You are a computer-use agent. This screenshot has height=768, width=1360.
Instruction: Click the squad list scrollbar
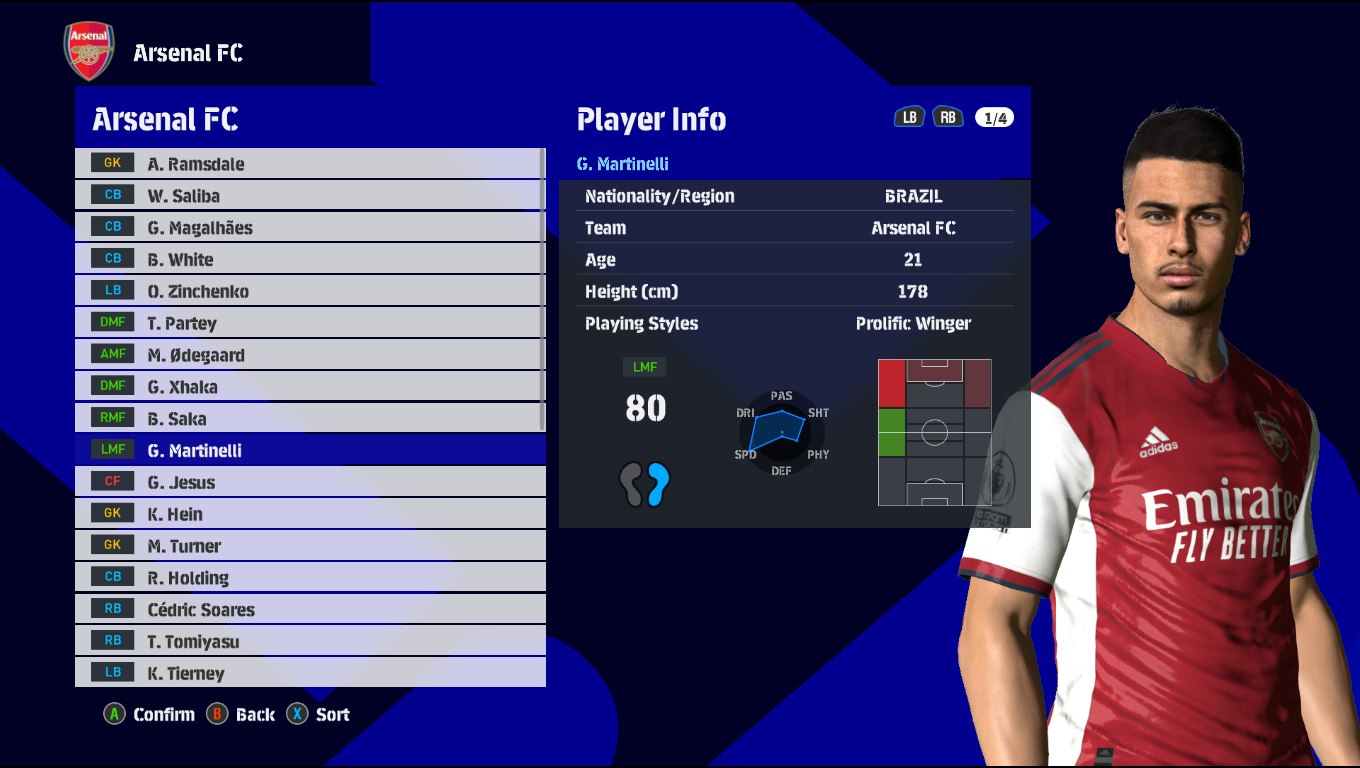[543, 290]
